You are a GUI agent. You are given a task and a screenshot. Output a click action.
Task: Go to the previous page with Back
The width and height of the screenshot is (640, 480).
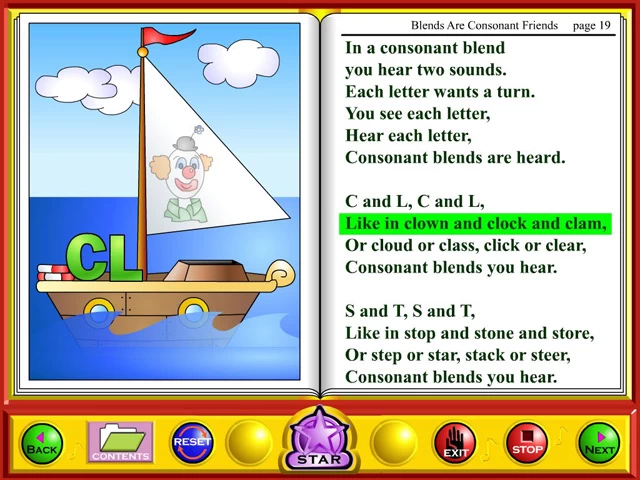click(x=42, y=443)
